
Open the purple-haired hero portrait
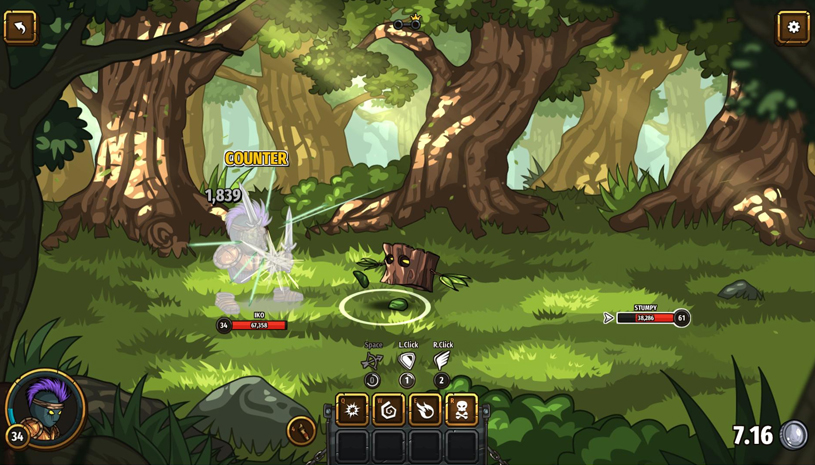[x=45, y=407]
